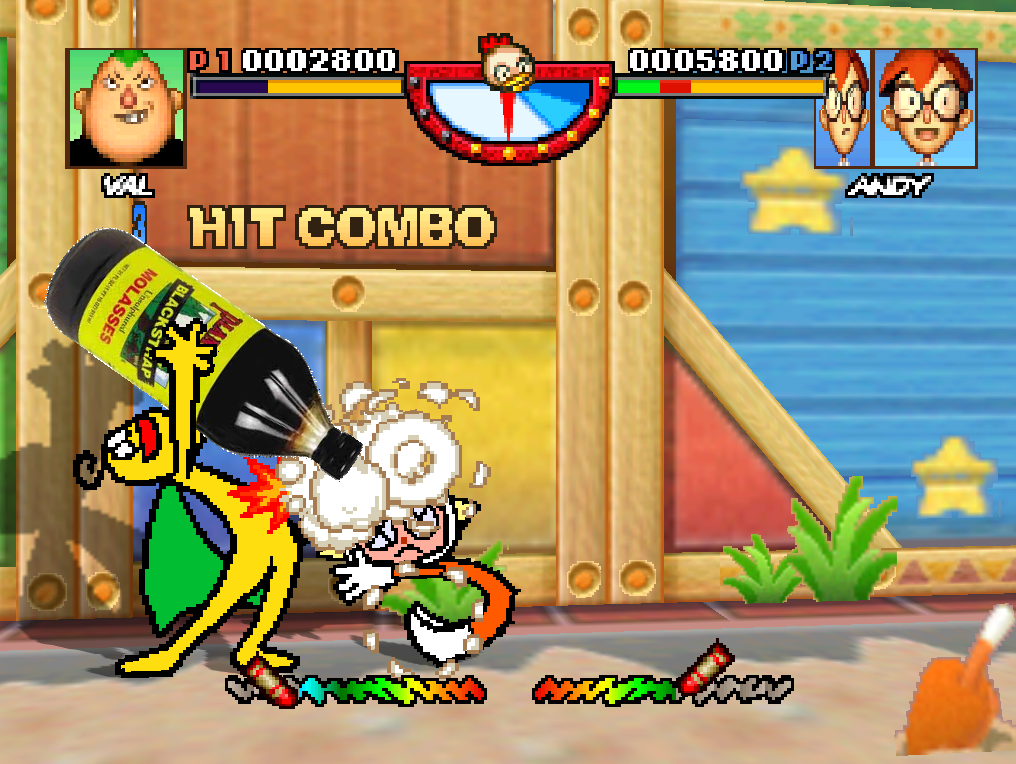Choose Andy's smiling portrait with glasses
This screenshot has width=1016, height=764.
(x=926, y=108)
